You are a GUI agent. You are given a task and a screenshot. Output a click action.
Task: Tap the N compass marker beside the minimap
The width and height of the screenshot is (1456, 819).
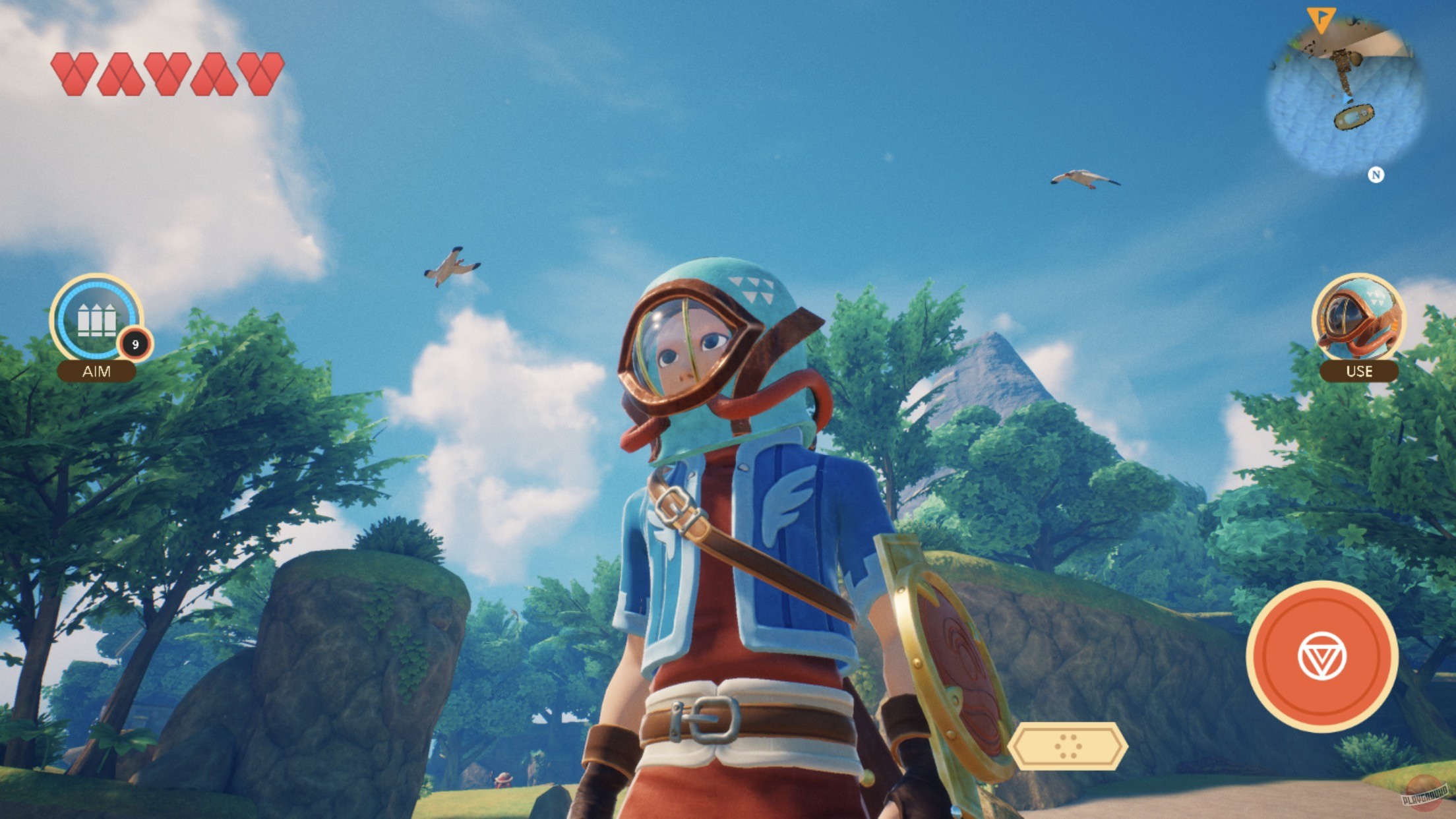pos(1377,176)
